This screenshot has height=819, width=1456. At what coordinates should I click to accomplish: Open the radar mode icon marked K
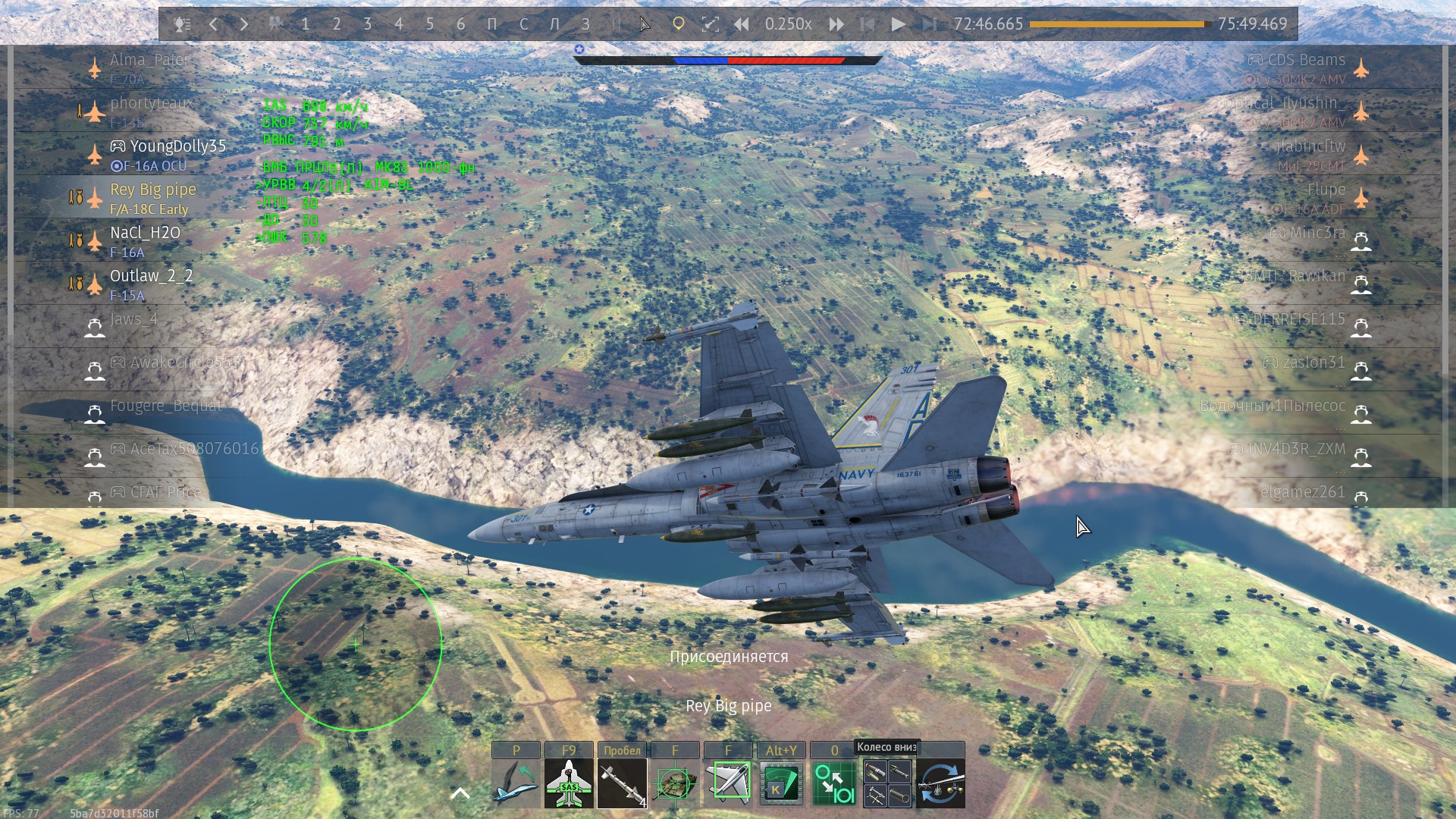[x=781, y=783]
